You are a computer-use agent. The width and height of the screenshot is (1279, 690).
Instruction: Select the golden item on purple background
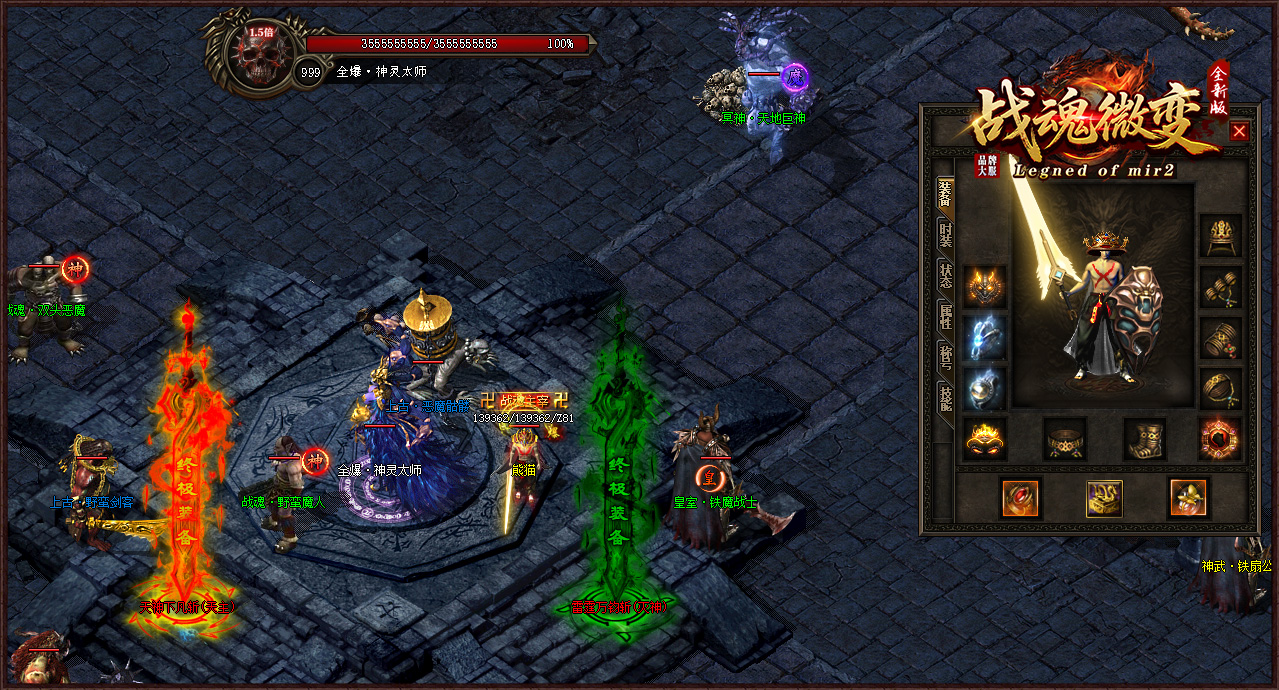(1104, 498)
